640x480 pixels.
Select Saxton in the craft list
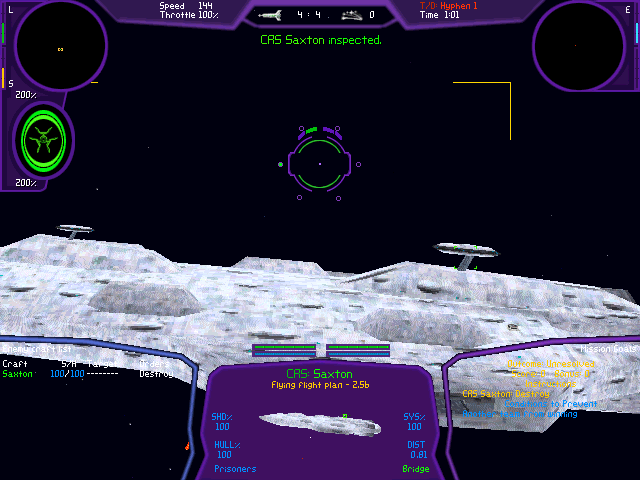coord(17,374)
